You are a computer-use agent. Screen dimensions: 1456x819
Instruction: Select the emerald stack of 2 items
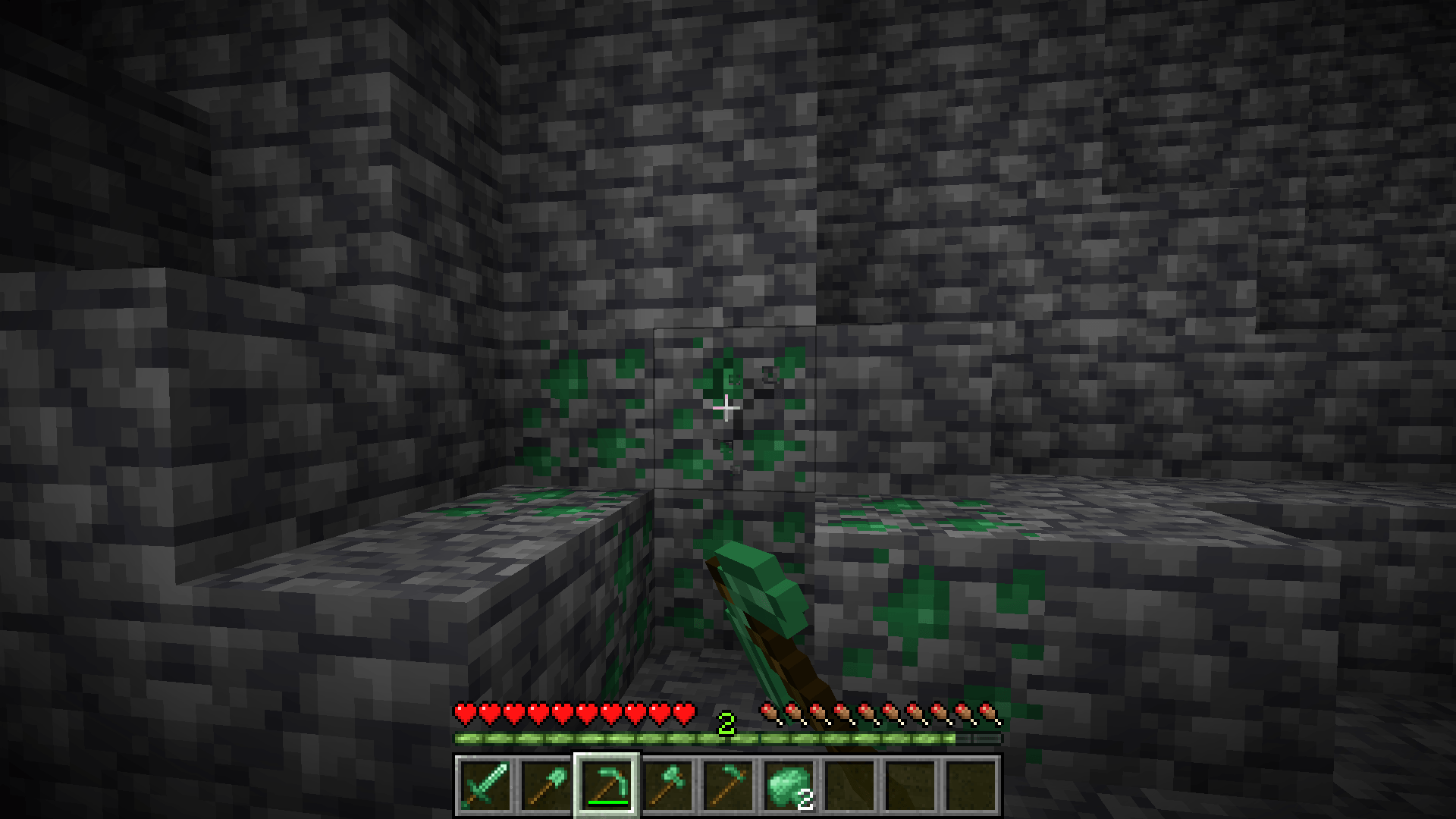pos(790,789)
